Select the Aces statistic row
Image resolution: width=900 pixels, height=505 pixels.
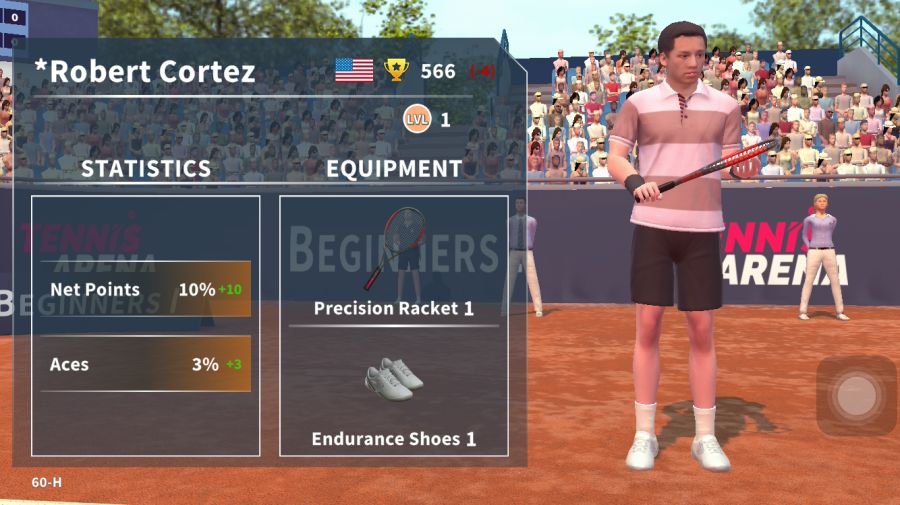(x=146, y=364)
